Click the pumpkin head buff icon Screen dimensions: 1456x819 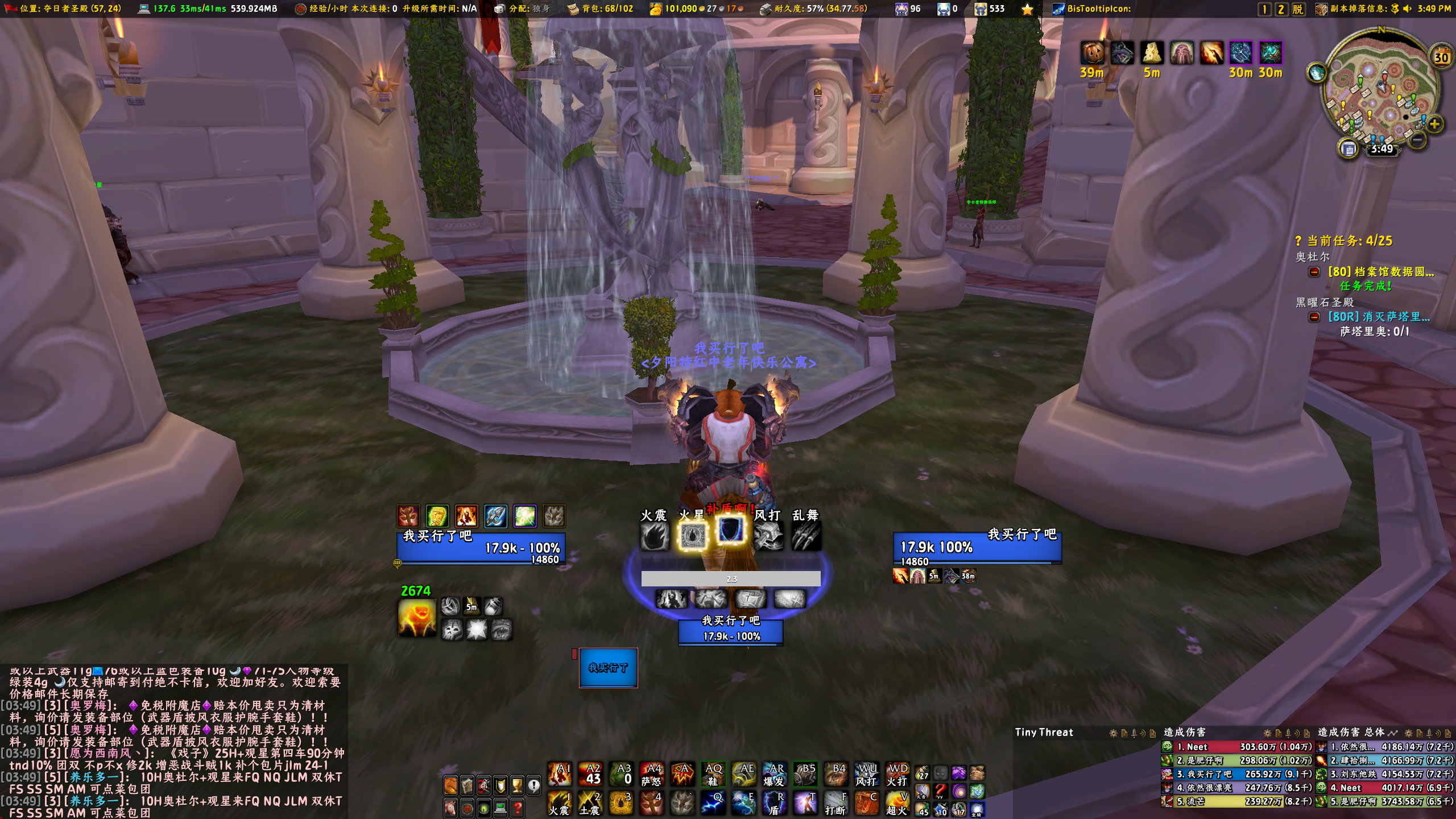coord(1092,53)
